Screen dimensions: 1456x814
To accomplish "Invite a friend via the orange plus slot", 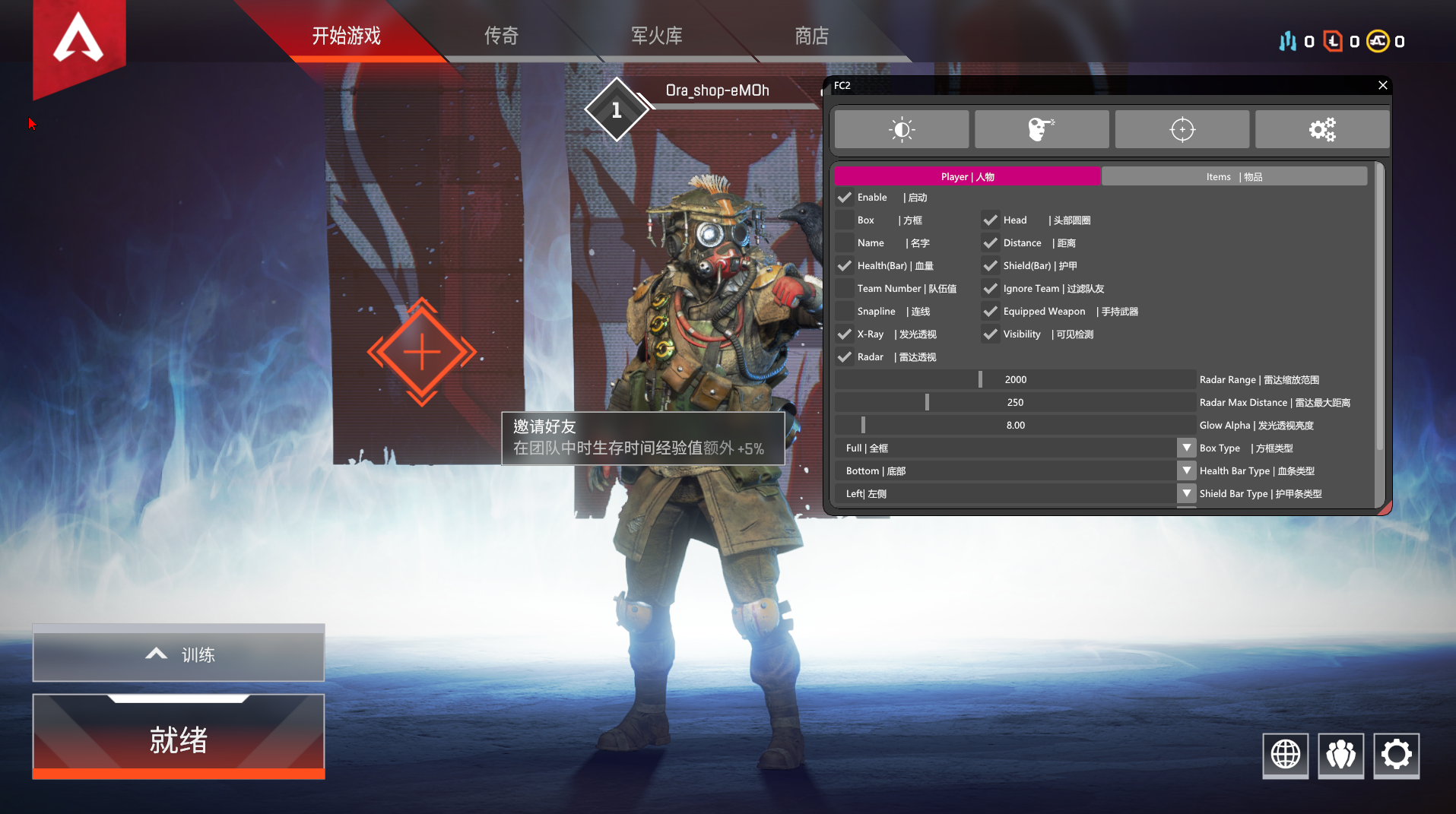I will coord(422,352).
